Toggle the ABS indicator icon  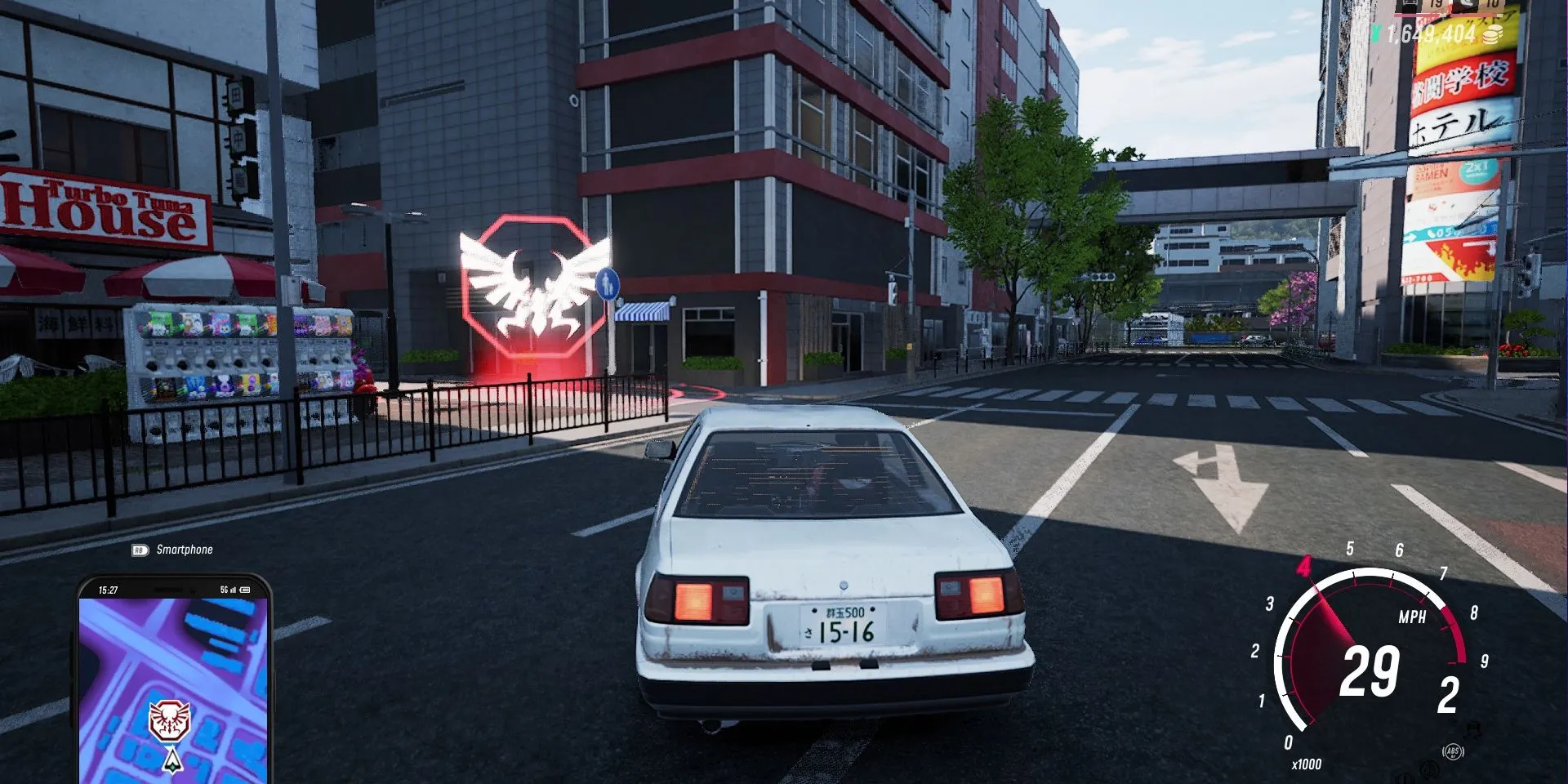pos(1452,751)
